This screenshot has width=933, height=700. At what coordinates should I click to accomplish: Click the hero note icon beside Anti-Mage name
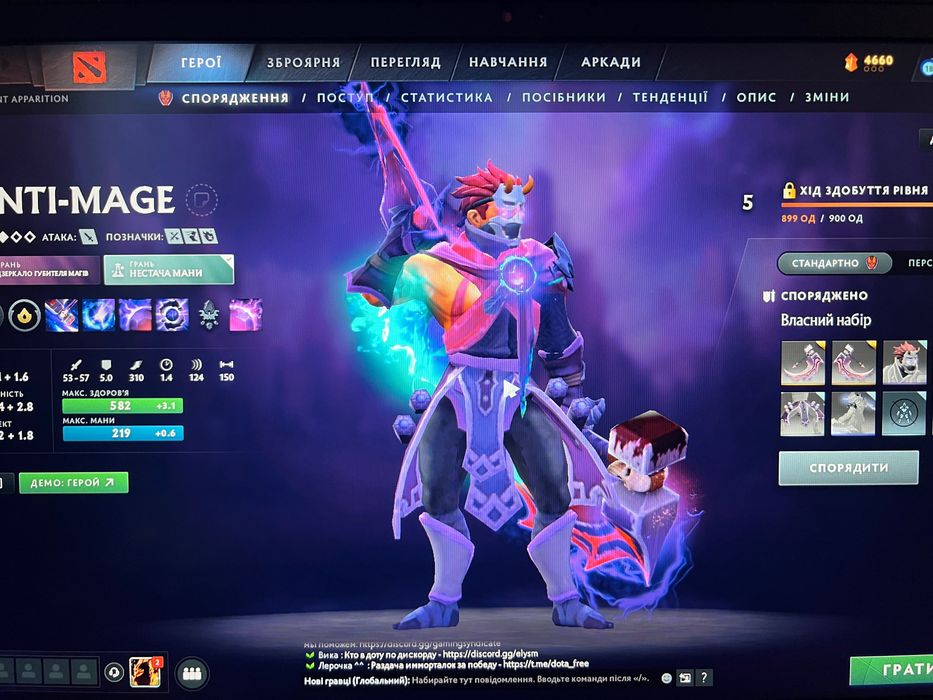pyautogui.click(x=201, y=199)
